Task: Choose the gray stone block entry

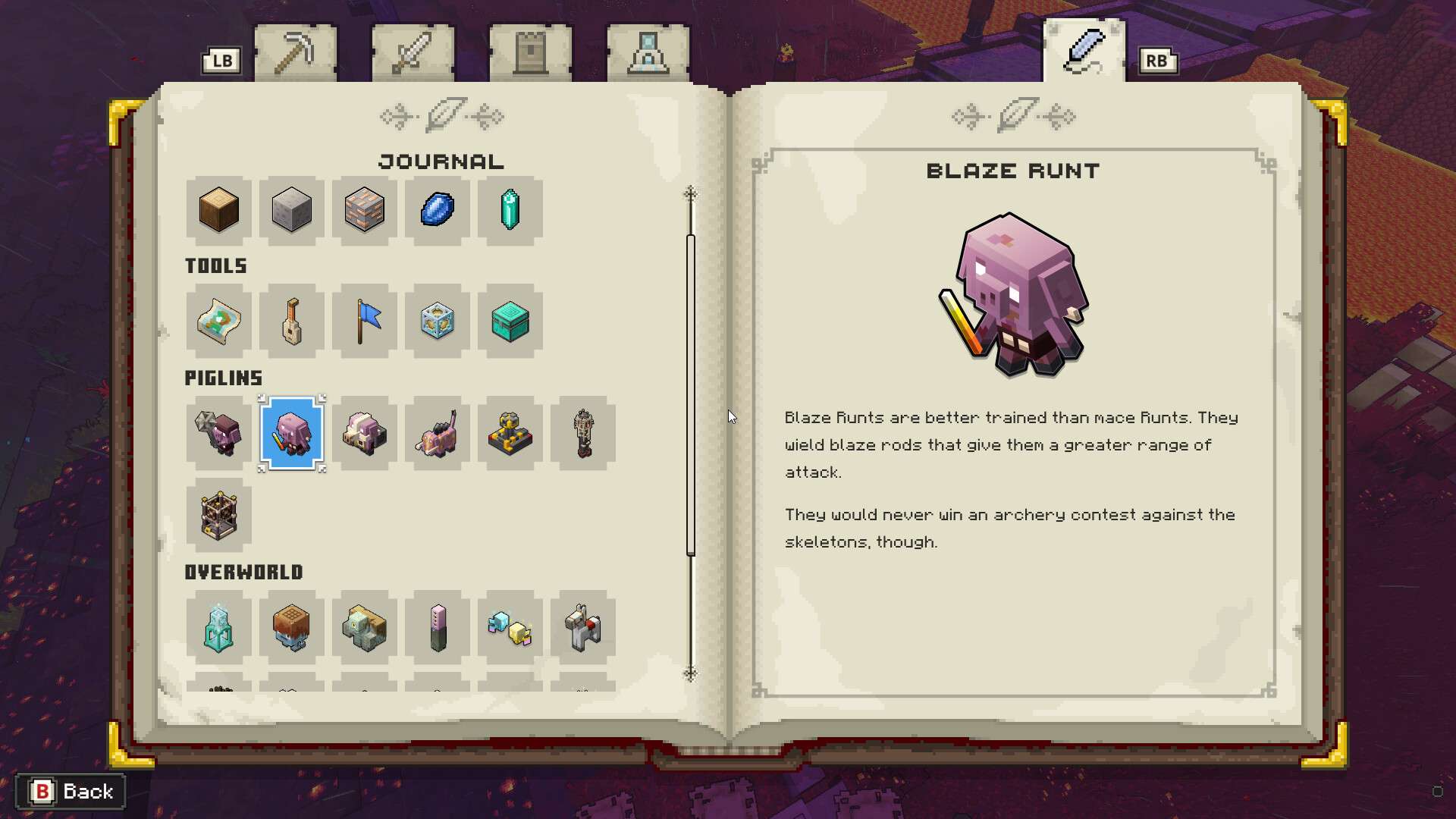Action: (291, 210)
